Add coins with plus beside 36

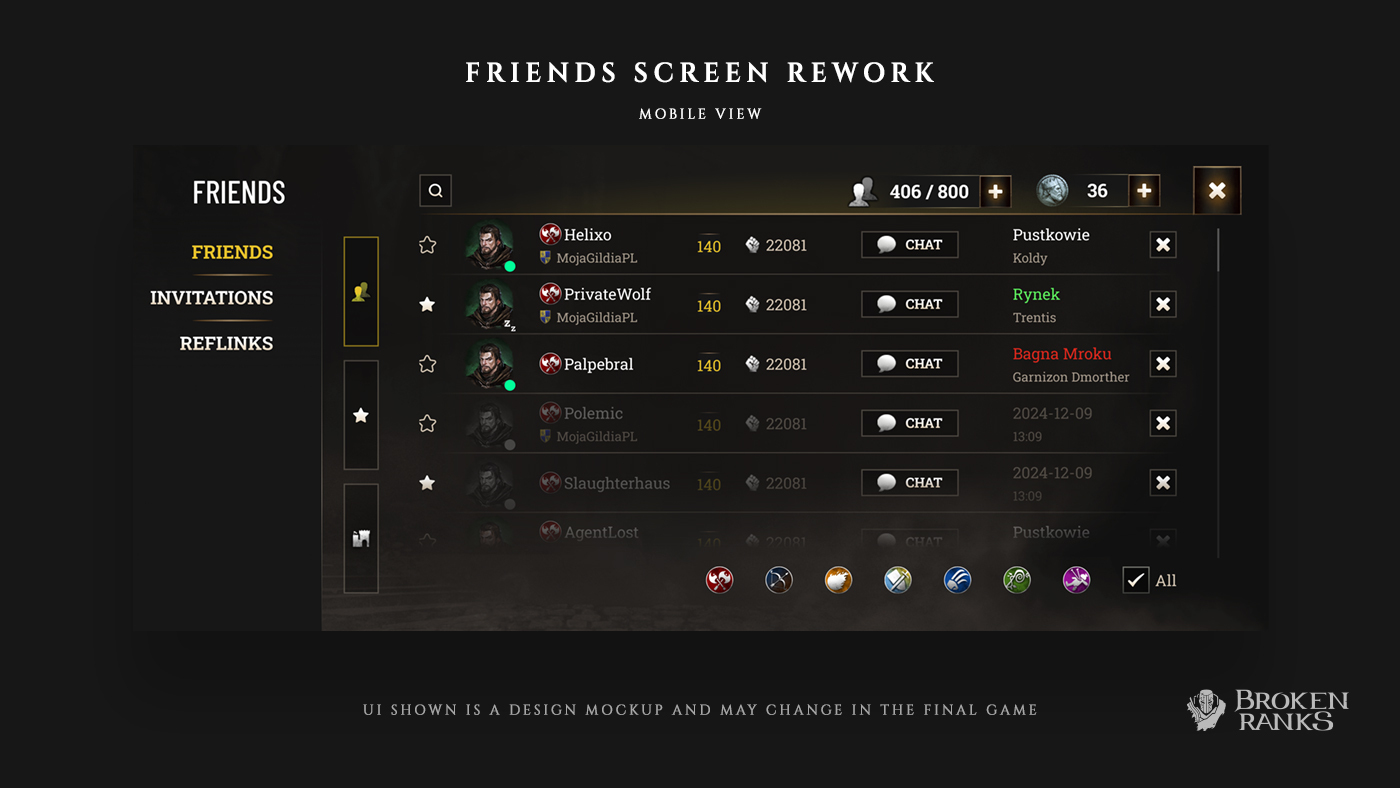(x=1144, y=190)
